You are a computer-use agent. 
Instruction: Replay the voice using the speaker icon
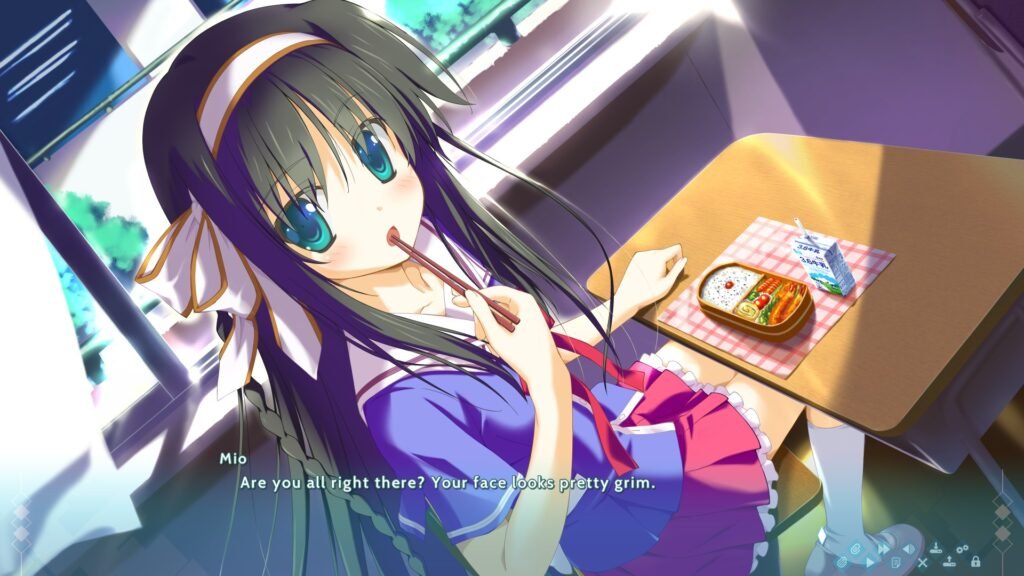click(909, 549)
